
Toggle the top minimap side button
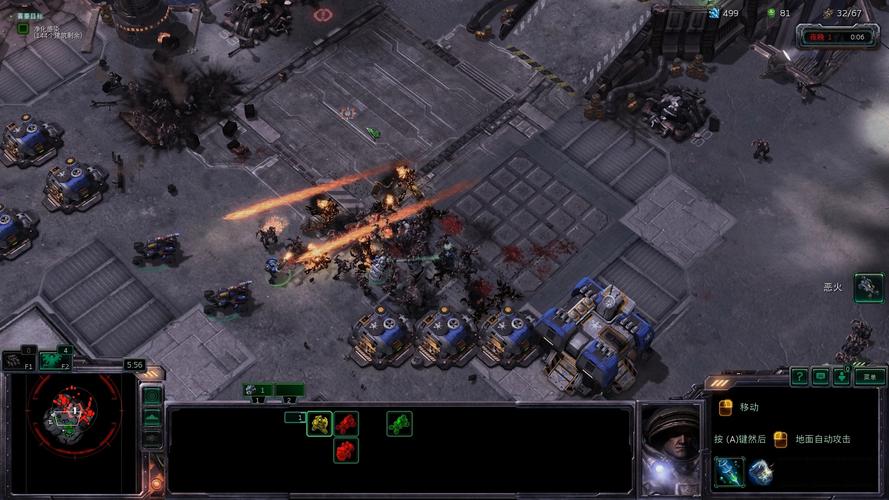click(152, 396)
